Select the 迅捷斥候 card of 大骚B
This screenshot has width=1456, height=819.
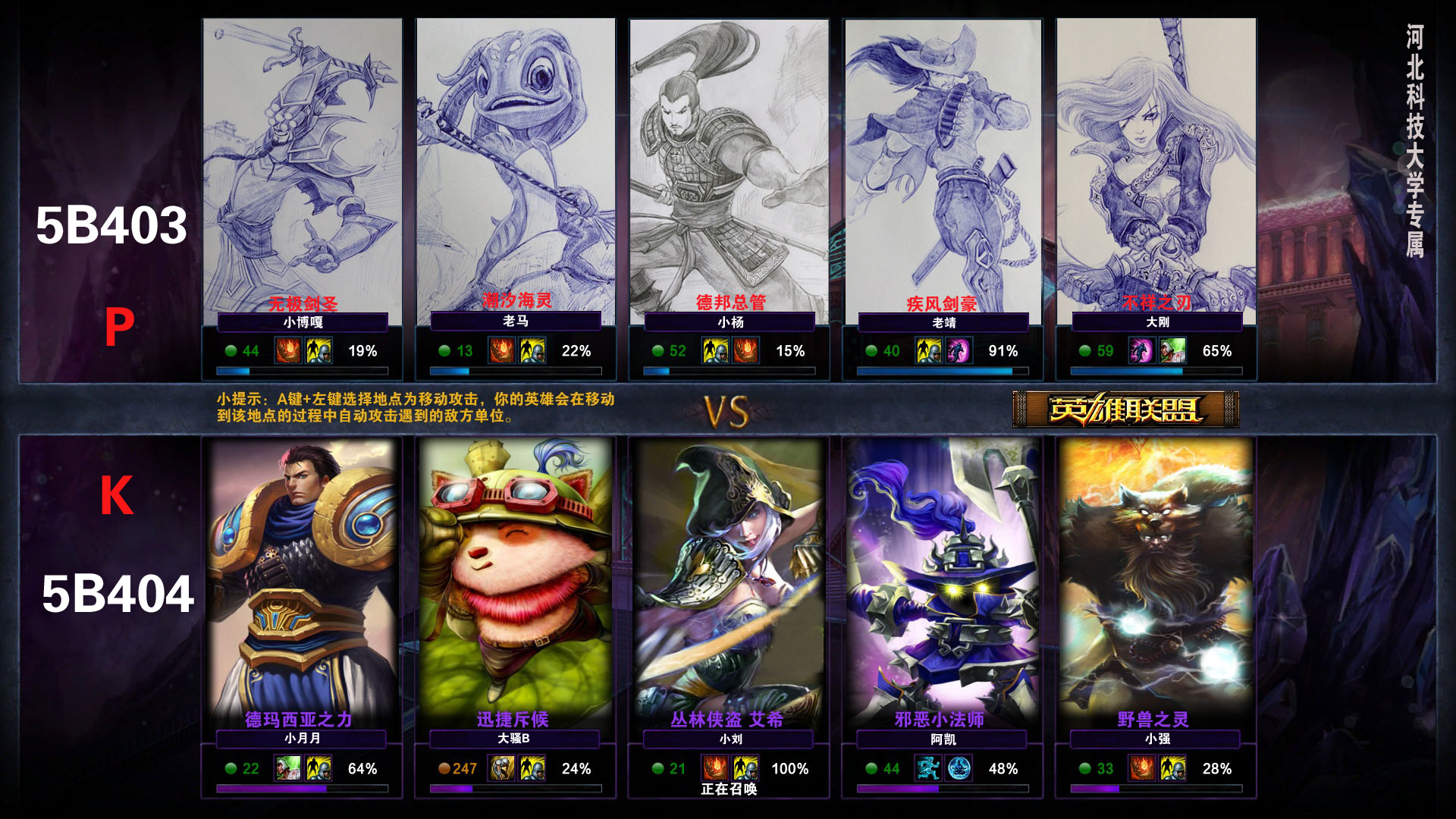click(516, 576)
